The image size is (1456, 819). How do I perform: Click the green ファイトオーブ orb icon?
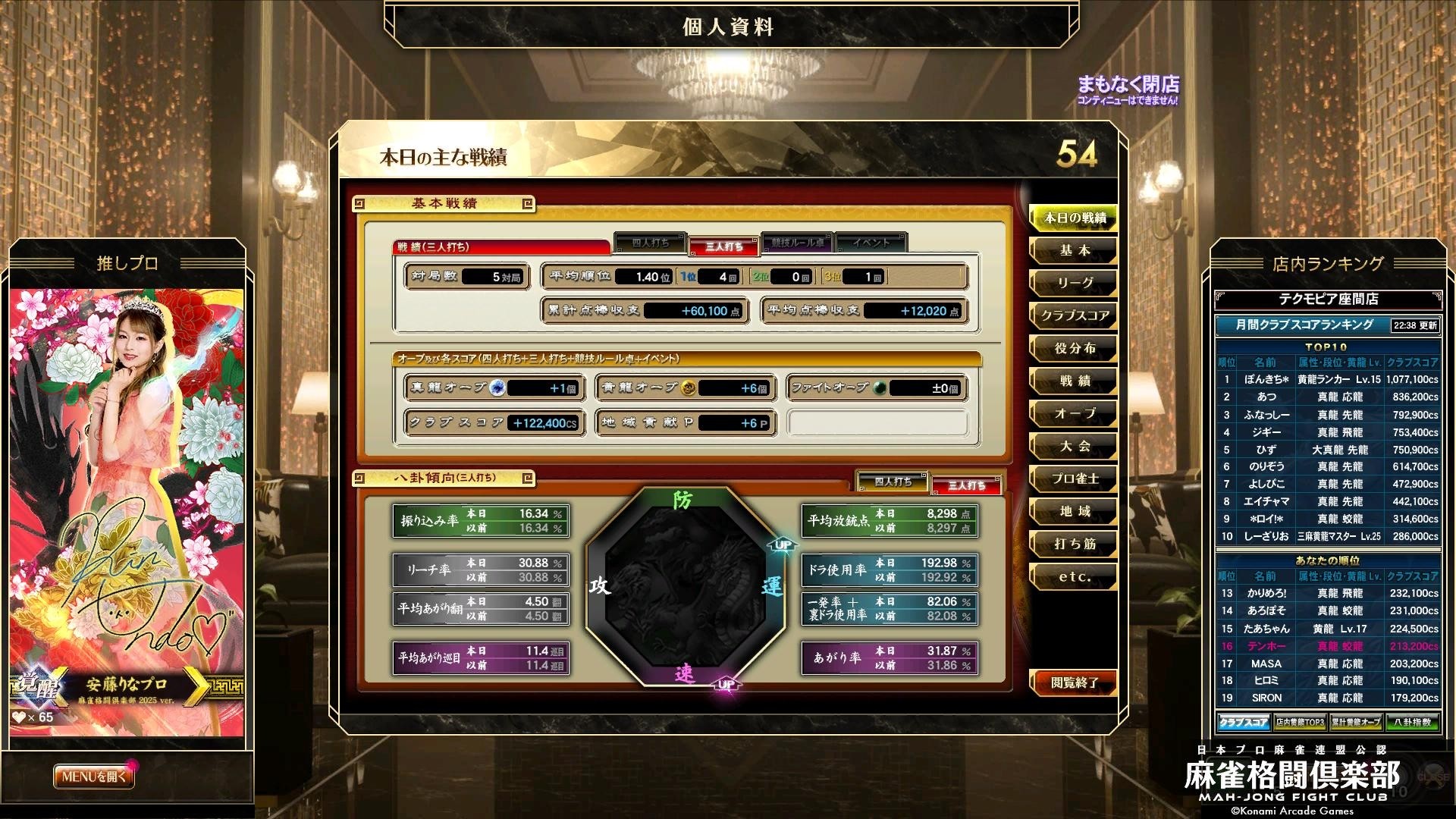coord(880,387)
